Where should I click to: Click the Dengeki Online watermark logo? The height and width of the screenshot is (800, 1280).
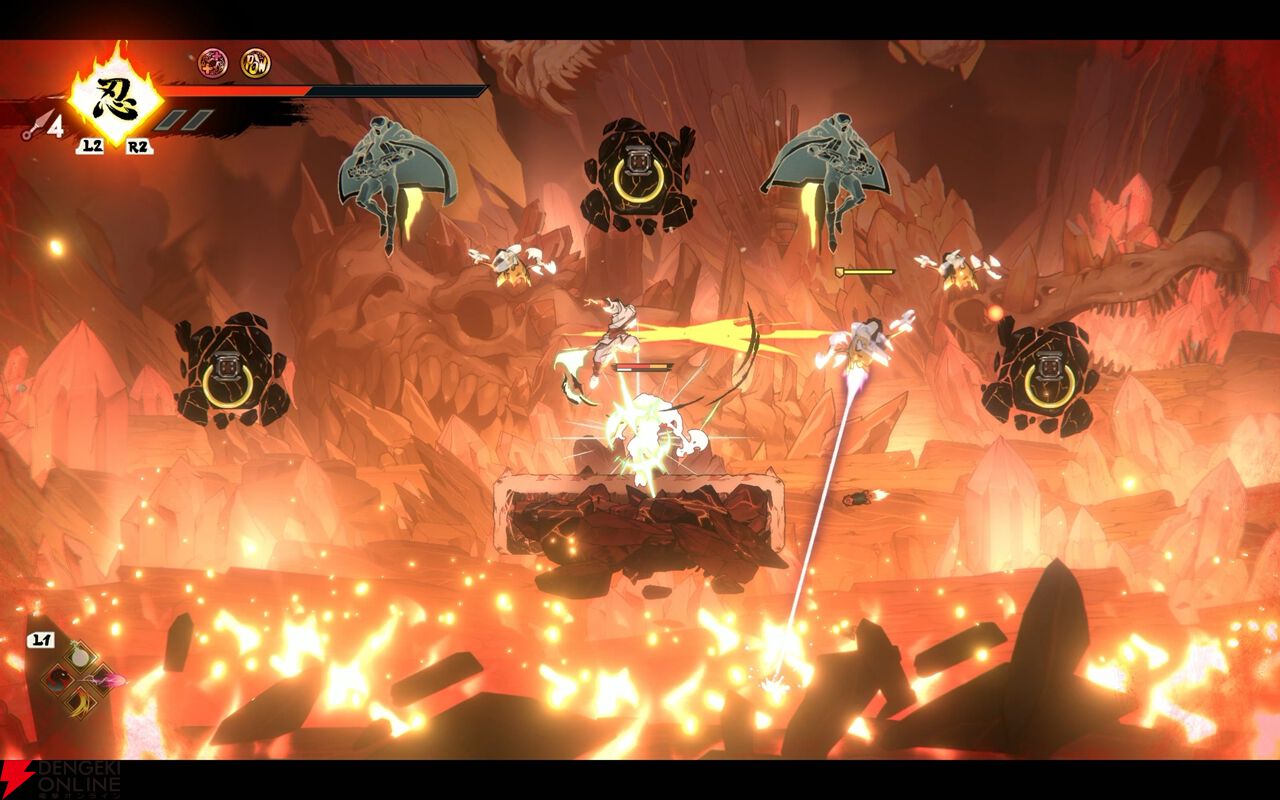click(60, 779)
